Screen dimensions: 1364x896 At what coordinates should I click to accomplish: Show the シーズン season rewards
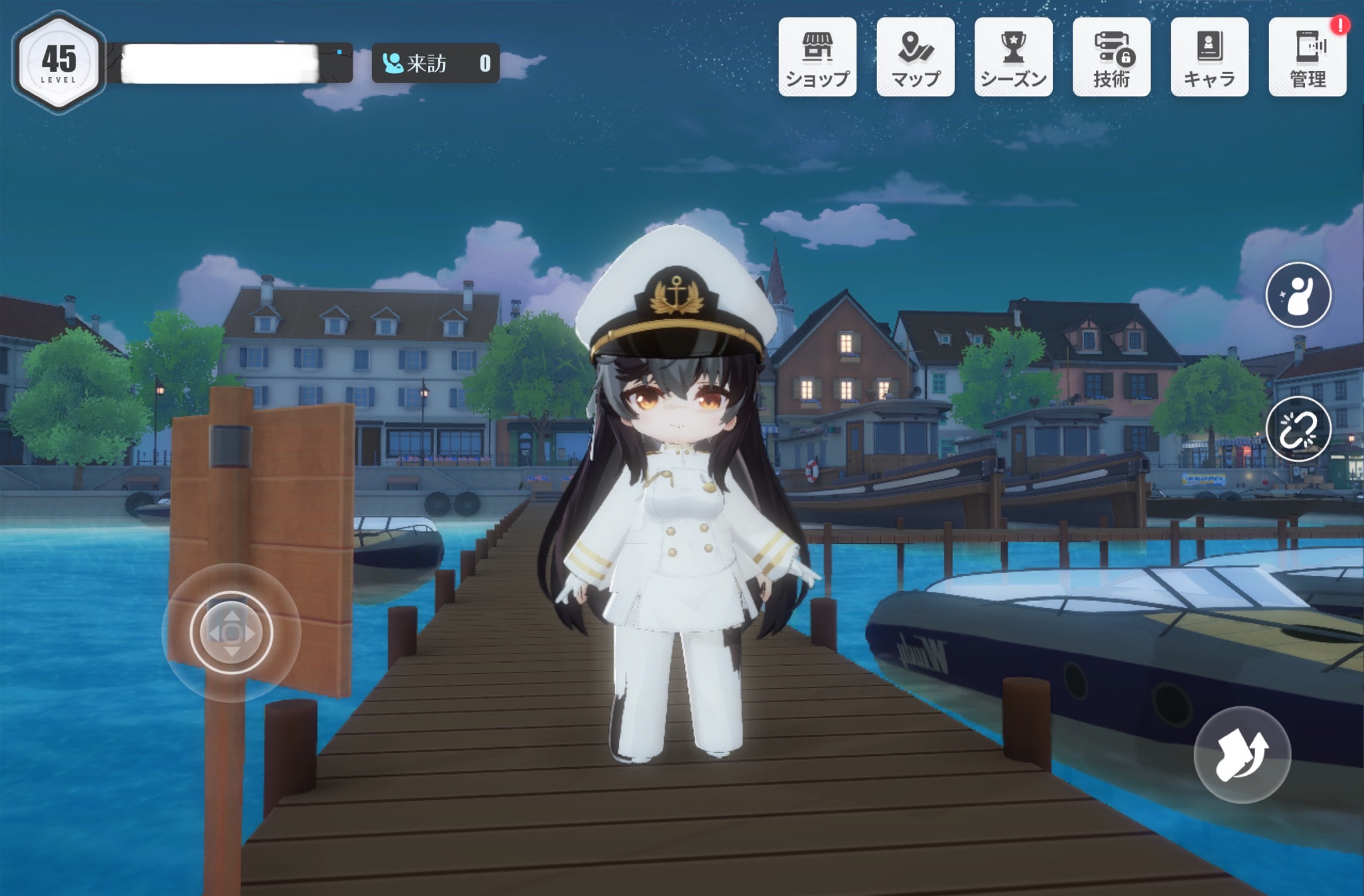click(1013, 57)
